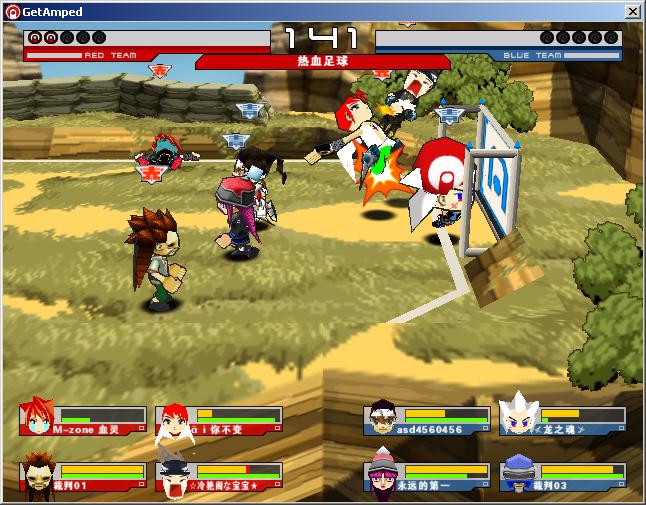Pick the 冷艳闹な宝宝 player panel
This screenshot has width=646, height=505.
(x=219, y=476)
